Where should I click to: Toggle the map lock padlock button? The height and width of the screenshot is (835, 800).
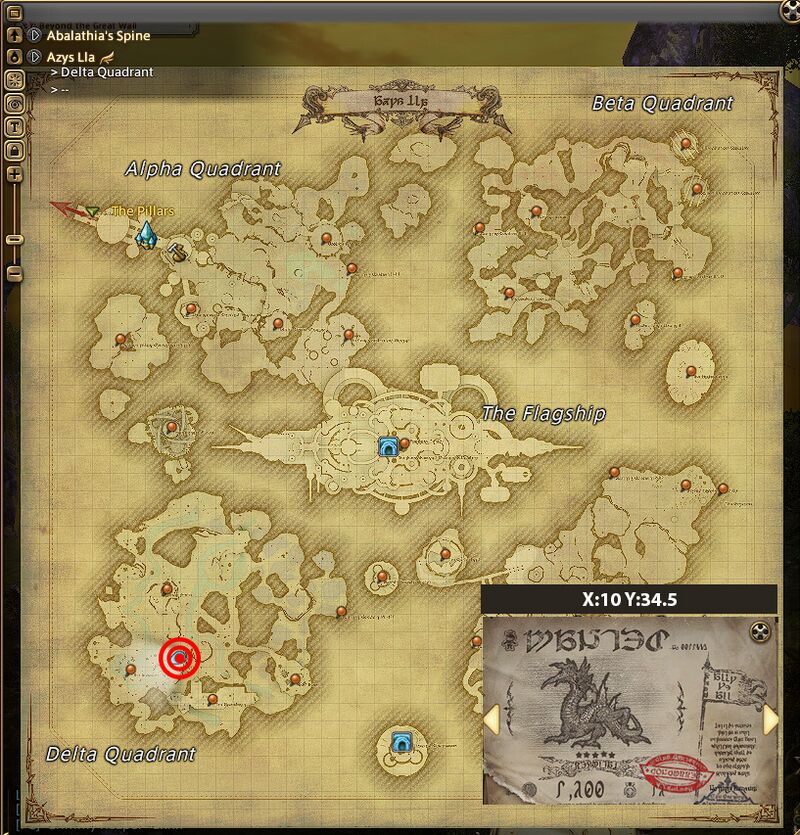tap(15, 149)
